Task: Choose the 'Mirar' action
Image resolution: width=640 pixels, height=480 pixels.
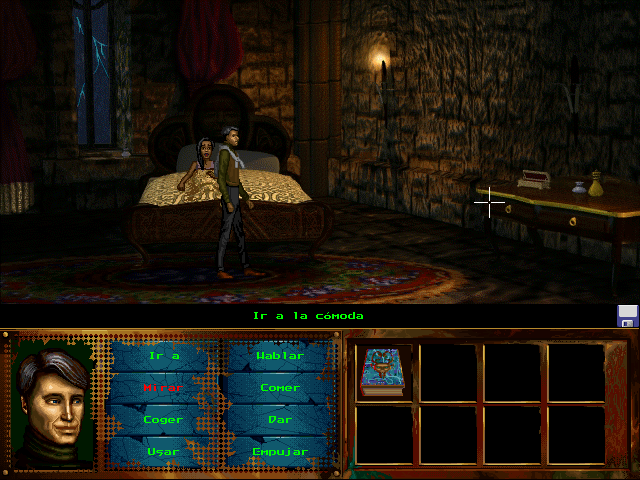Action: pos(163,387)
